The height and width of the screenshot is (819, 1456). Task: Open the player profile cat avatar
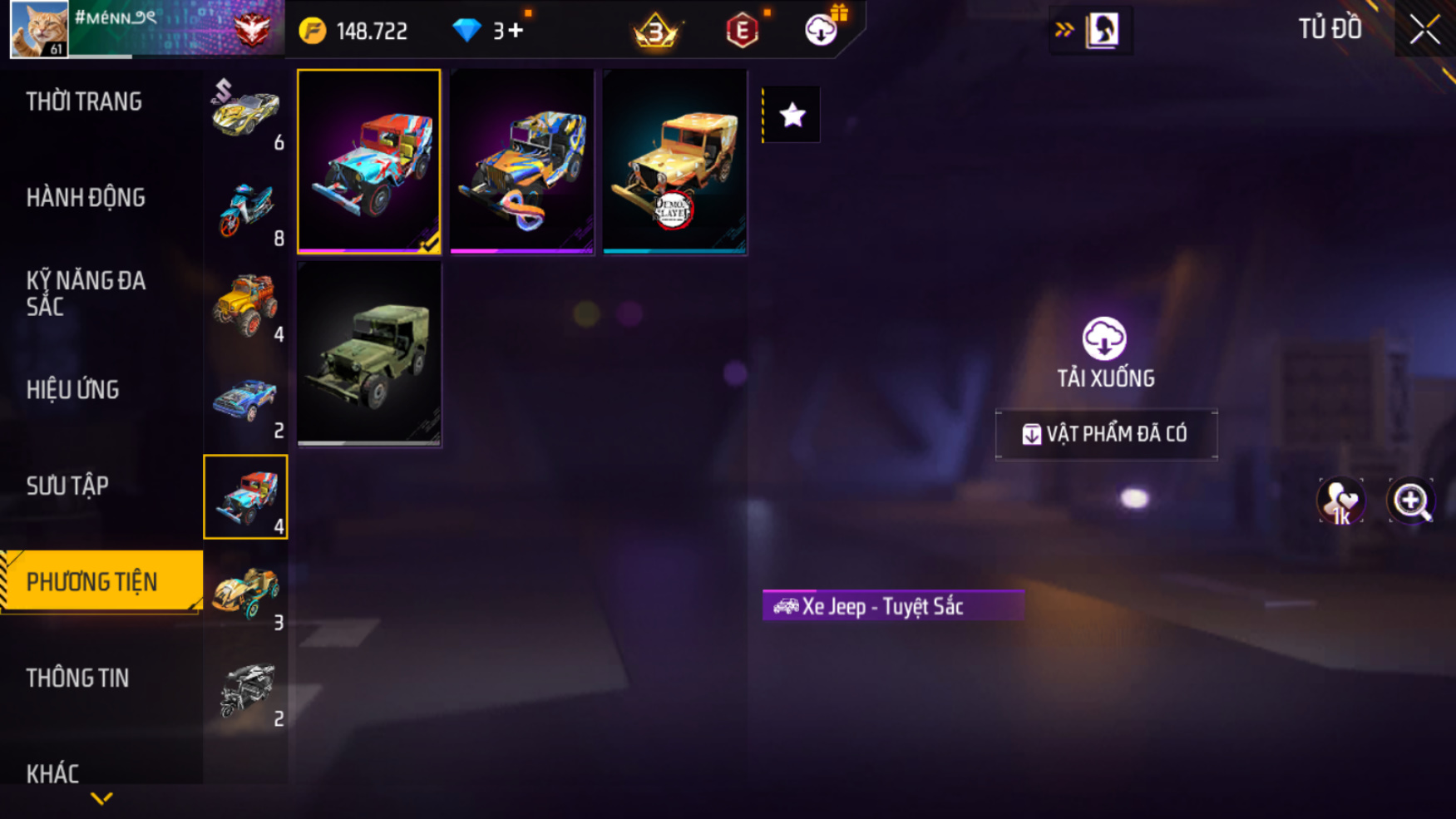39,29
